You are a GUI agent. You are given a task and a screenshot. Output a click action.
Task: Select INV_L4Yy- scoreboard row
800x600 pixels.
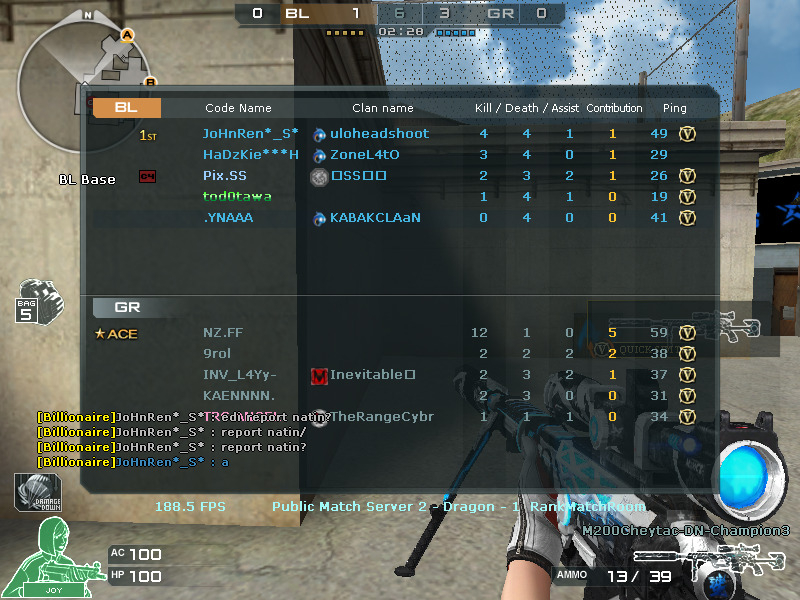tap(239, 375)
